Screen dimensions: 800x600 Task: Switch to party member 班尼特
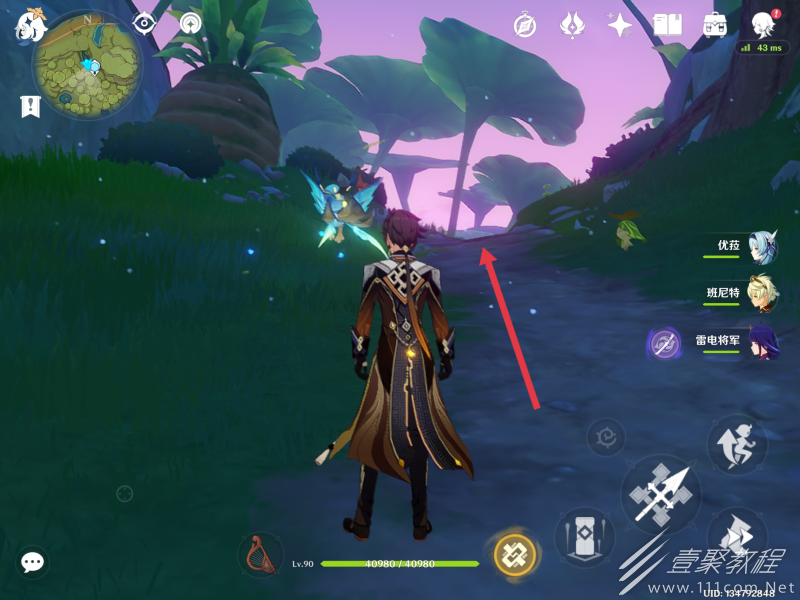[x=764, y=294]
